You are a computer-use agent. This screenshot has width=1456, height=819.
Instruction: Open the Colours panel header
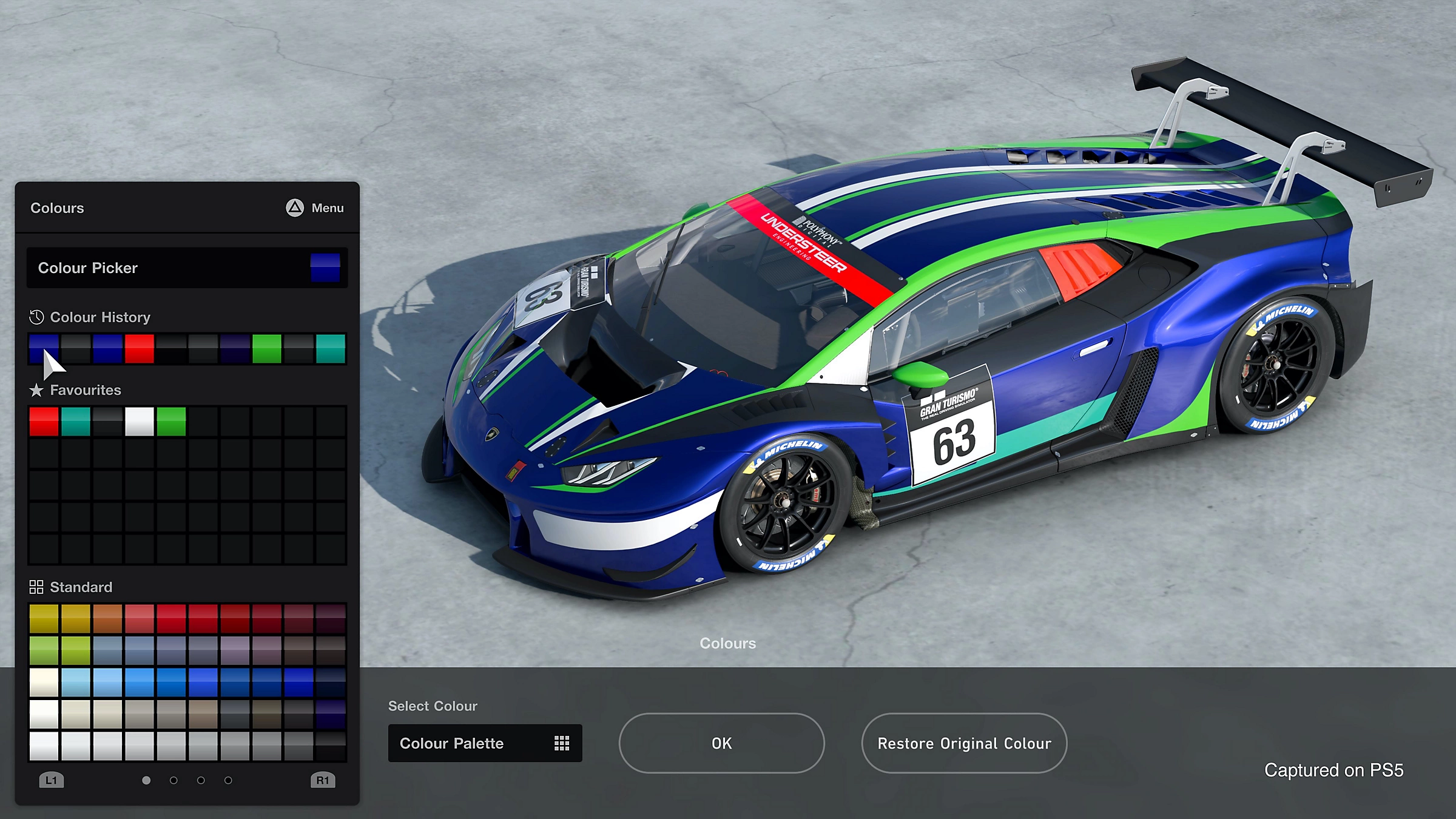57,208
